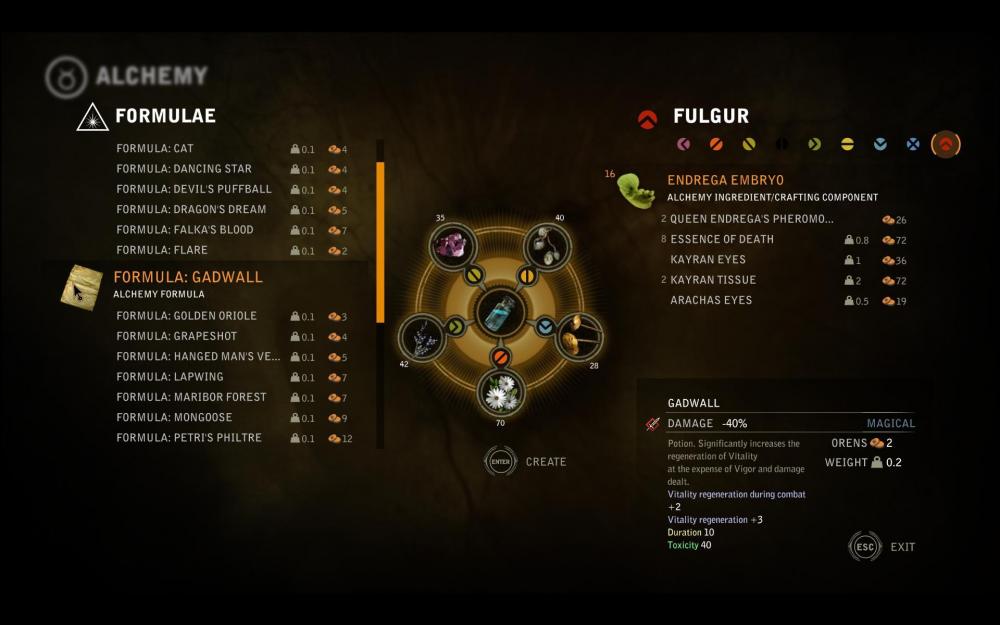The width and height of the screenshot is (1000, 625).
Task: Select the Endrega Embryo ingredient
Action: tap(727, 181)
